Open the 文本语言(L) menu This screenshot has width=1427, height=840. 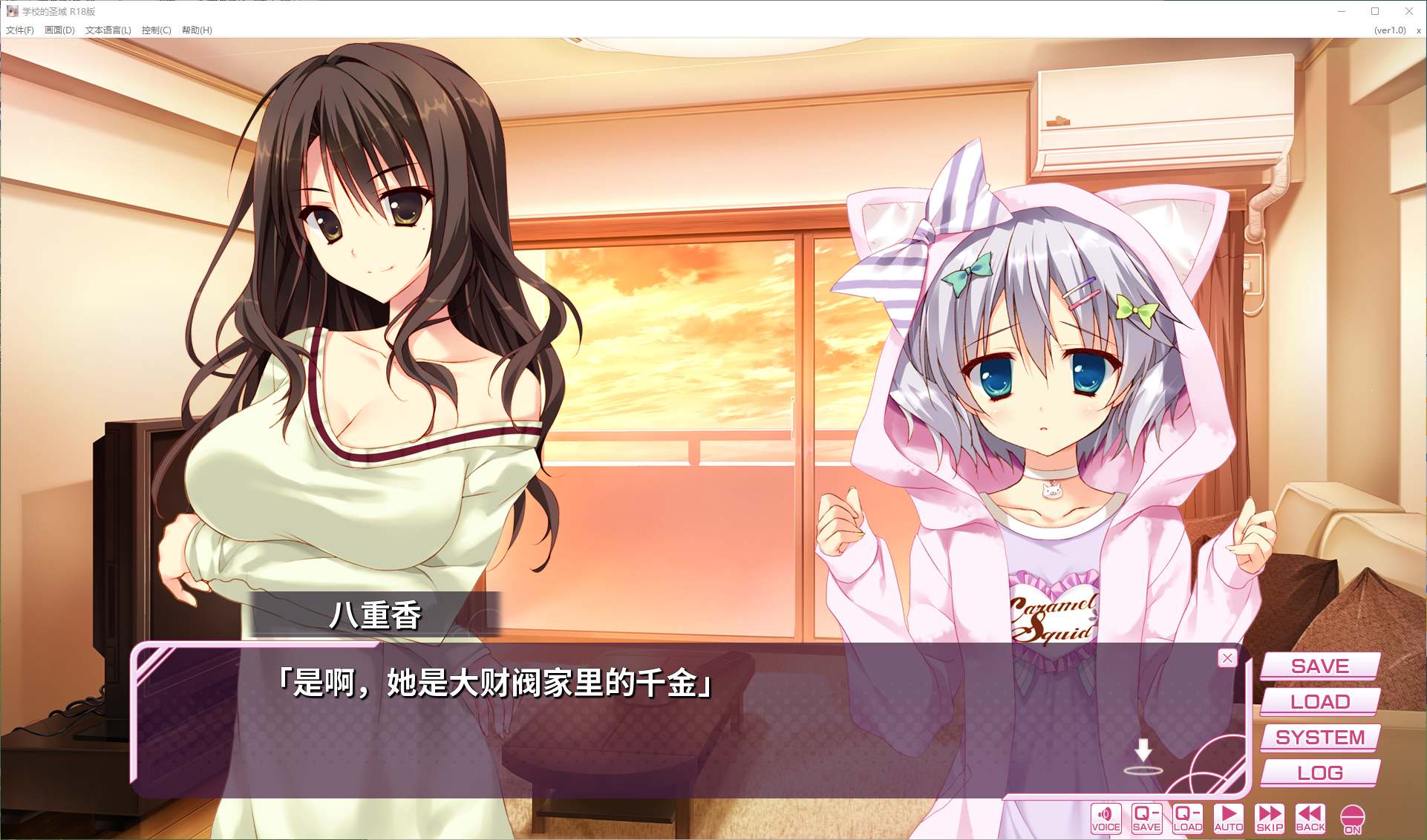[108, 30]
